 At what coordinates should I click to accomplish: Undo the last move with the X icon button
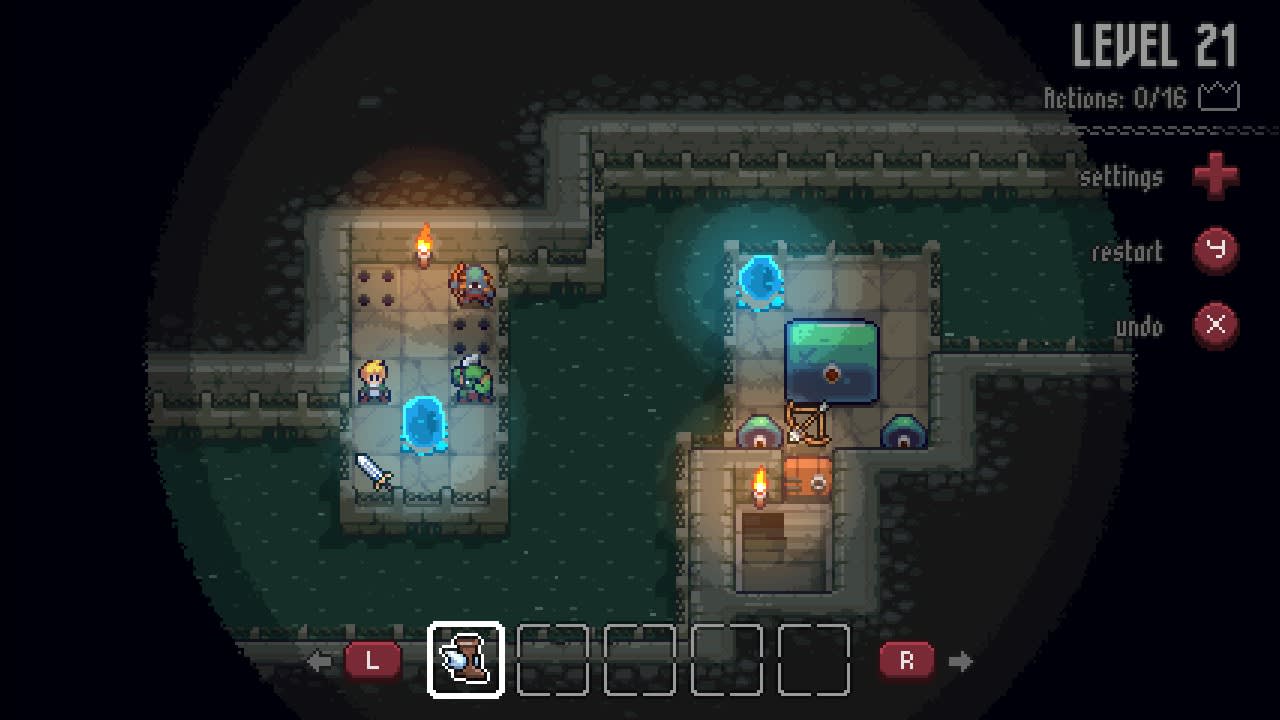(1216, 327)
